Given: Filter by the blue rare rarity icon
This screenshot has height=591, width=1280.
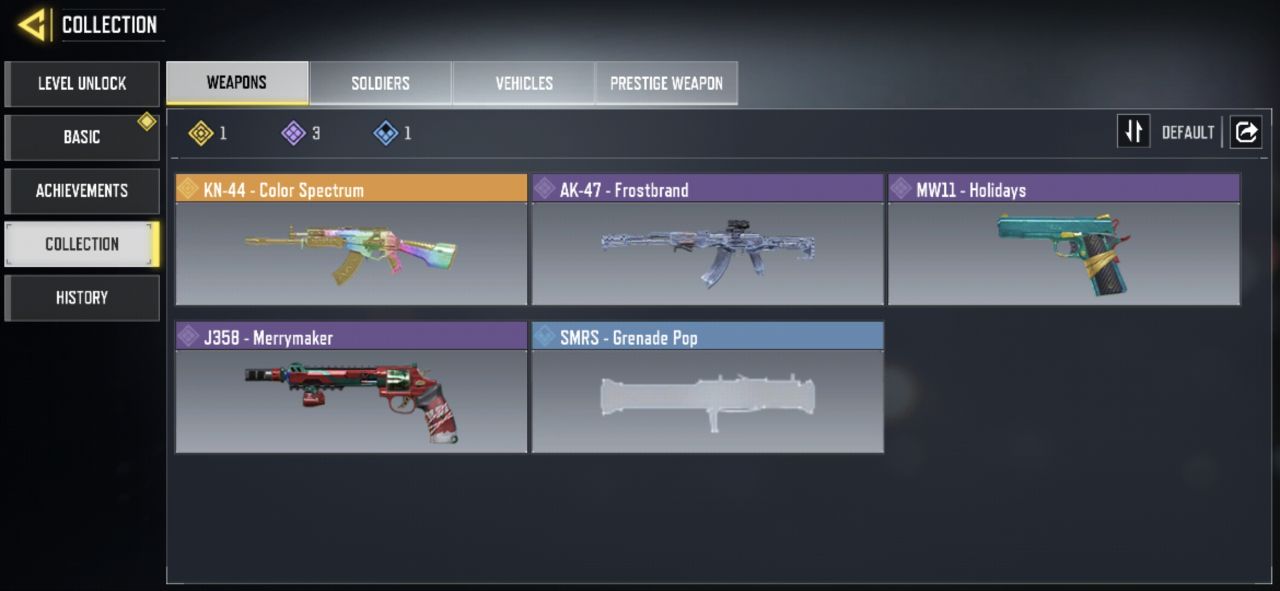Looking at the screenshot, I should point(386,133).
